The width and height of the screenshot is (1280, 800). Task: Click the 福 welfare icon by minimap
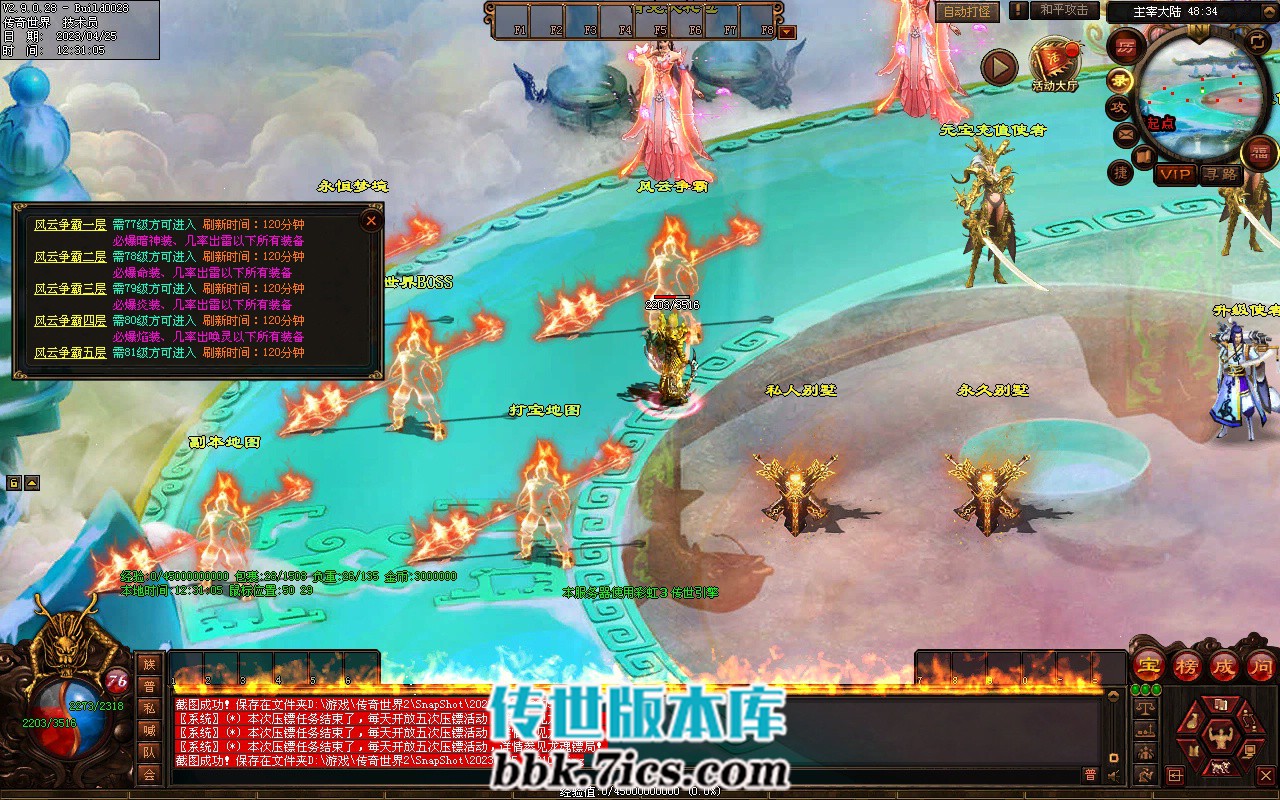(1259, 153)
